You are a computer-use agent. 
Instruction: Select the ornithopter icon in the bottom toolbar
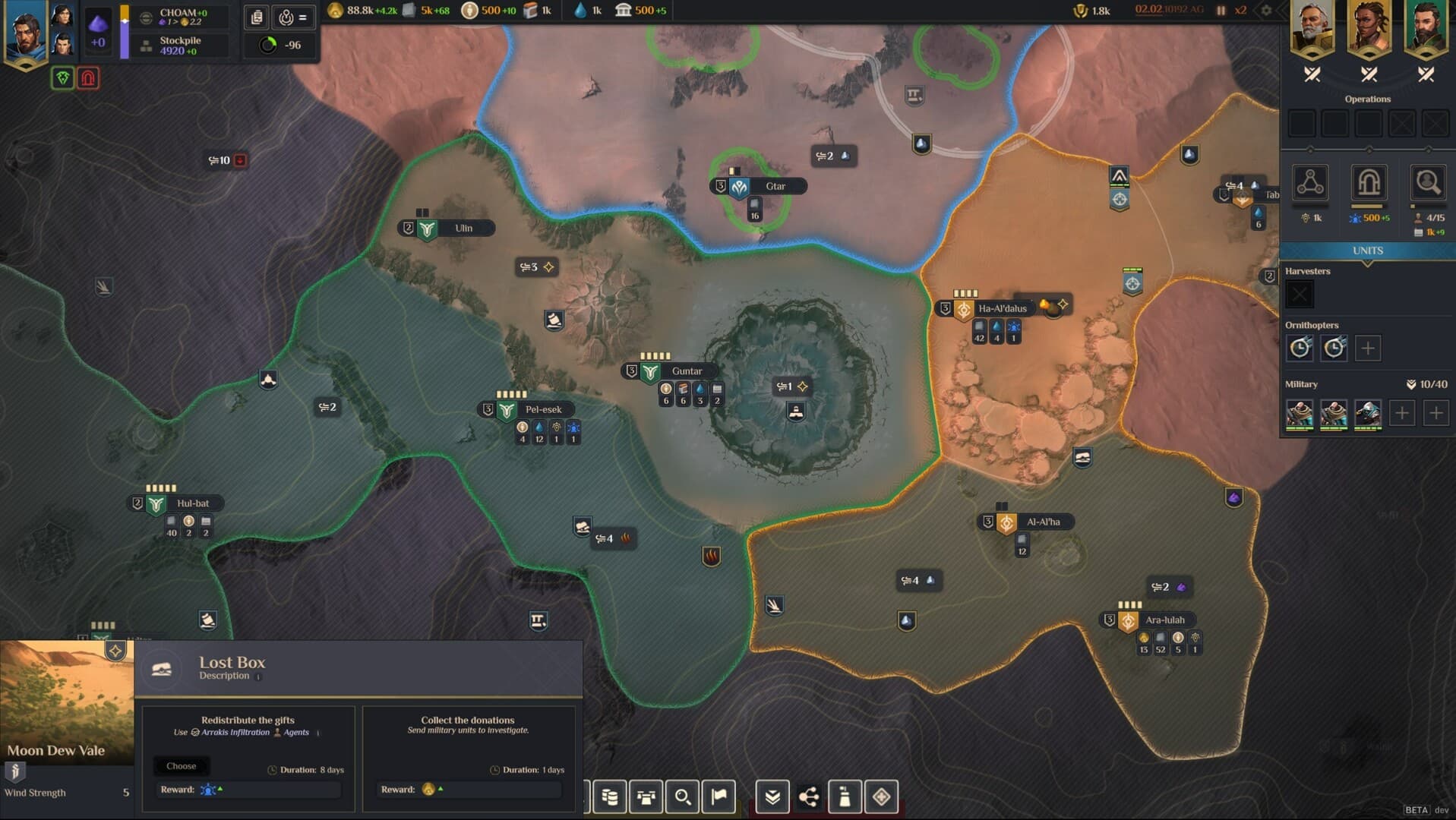(x=646, y=796)
